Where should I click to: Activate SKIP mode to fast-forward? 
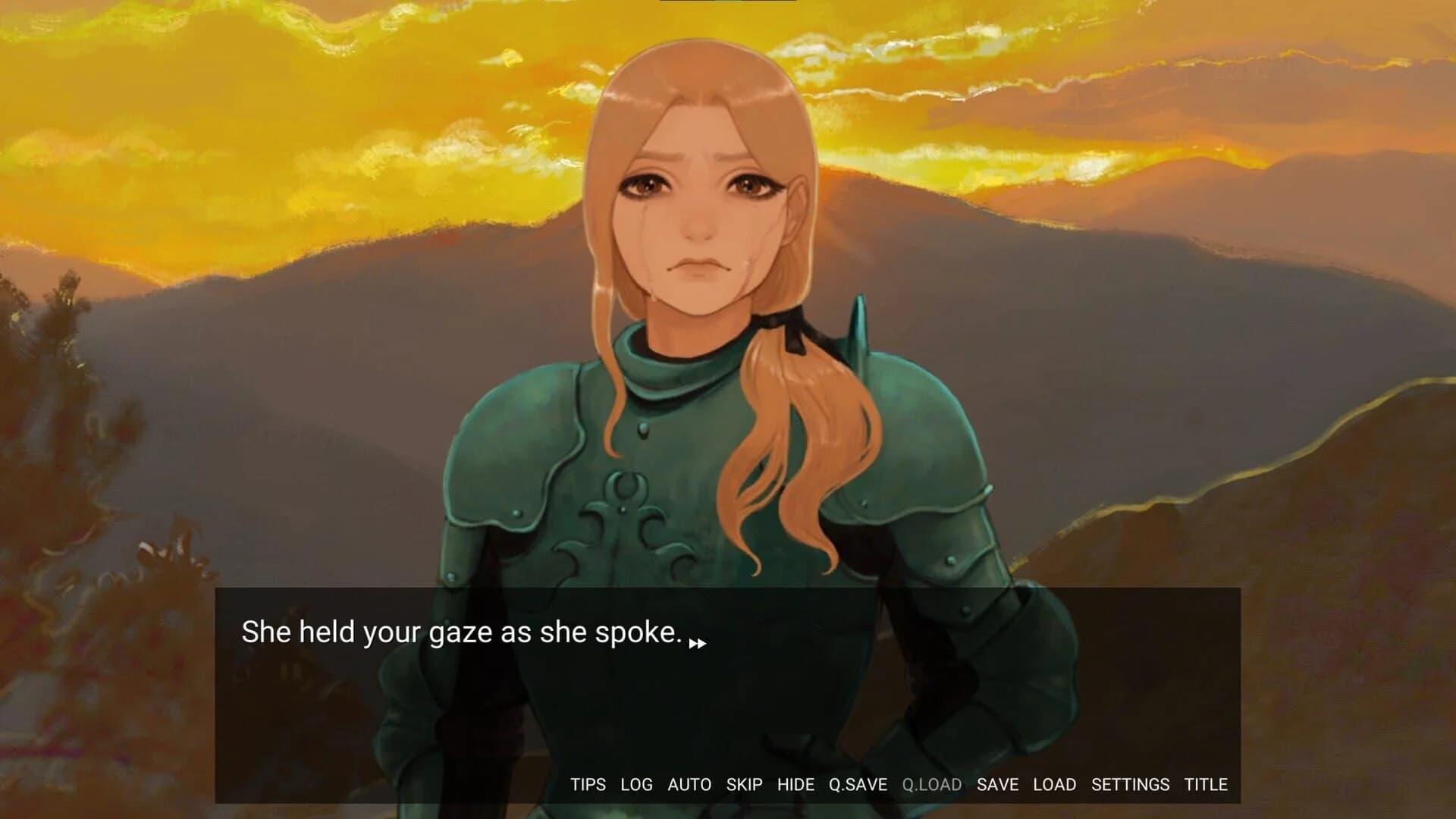pyautogui.click(x=744, y=786)
